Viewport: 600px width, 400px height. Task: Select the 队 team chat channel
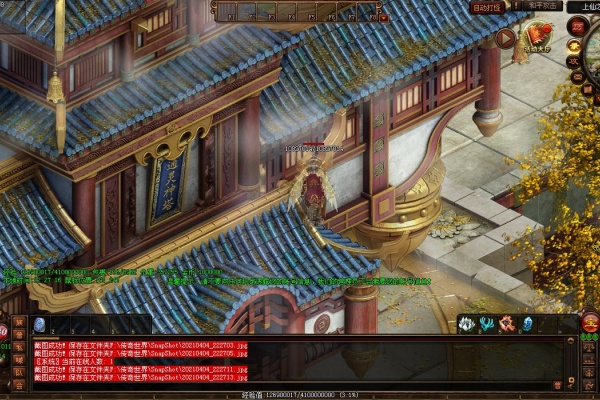coord(20,373)
